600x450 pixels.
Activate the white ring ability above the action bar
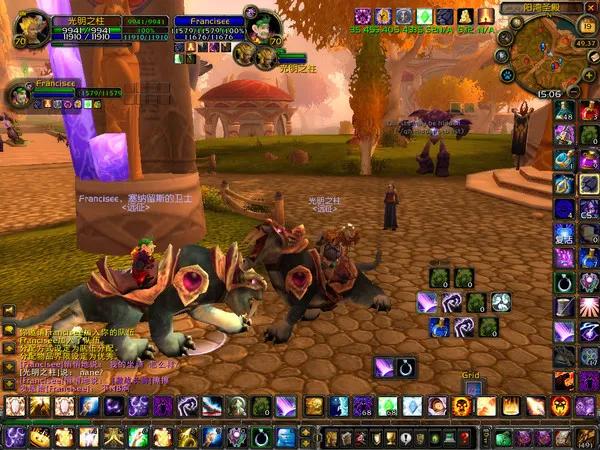coord(405,368)
